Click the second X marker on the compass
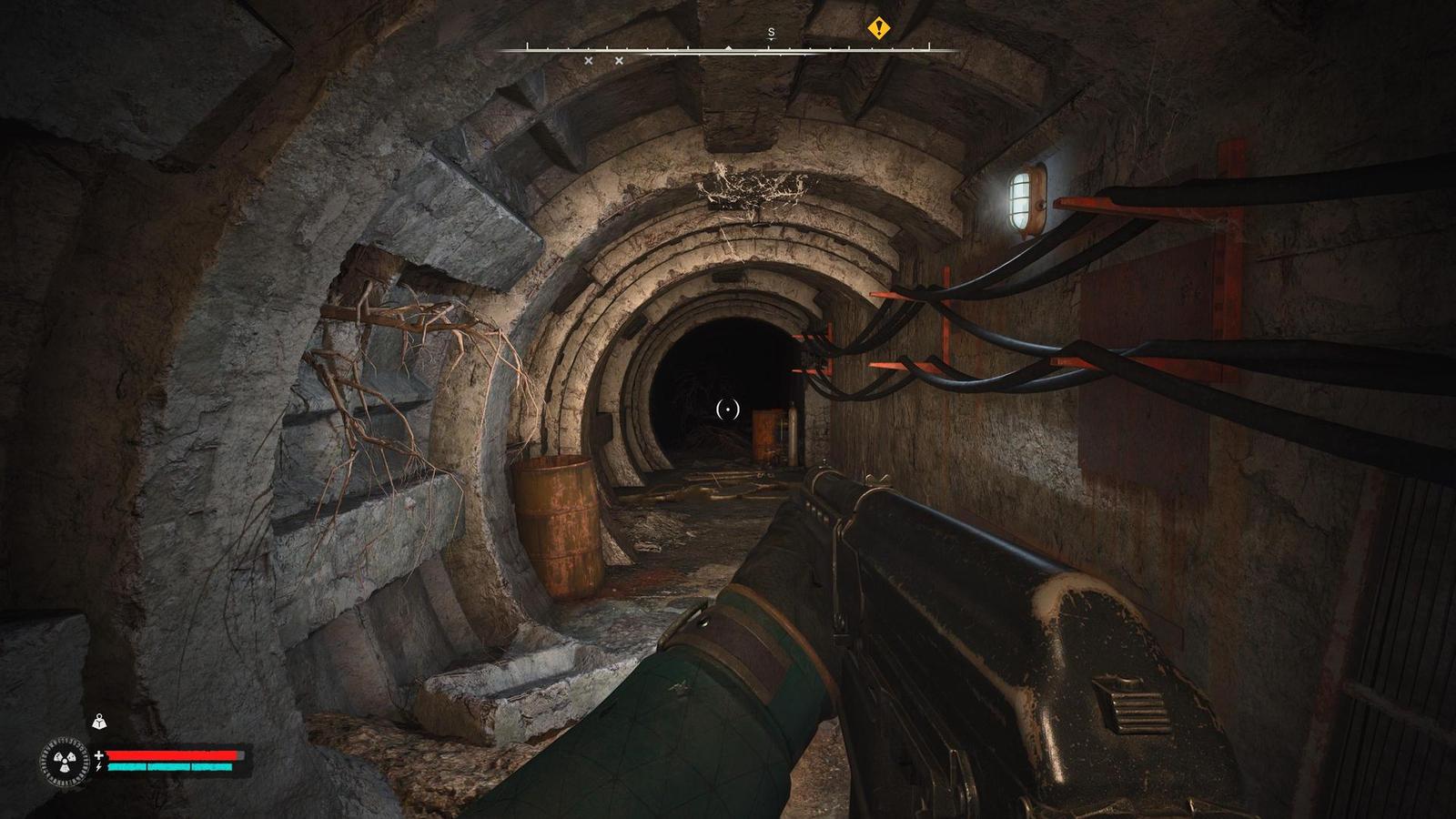 [x=620, y=60]
